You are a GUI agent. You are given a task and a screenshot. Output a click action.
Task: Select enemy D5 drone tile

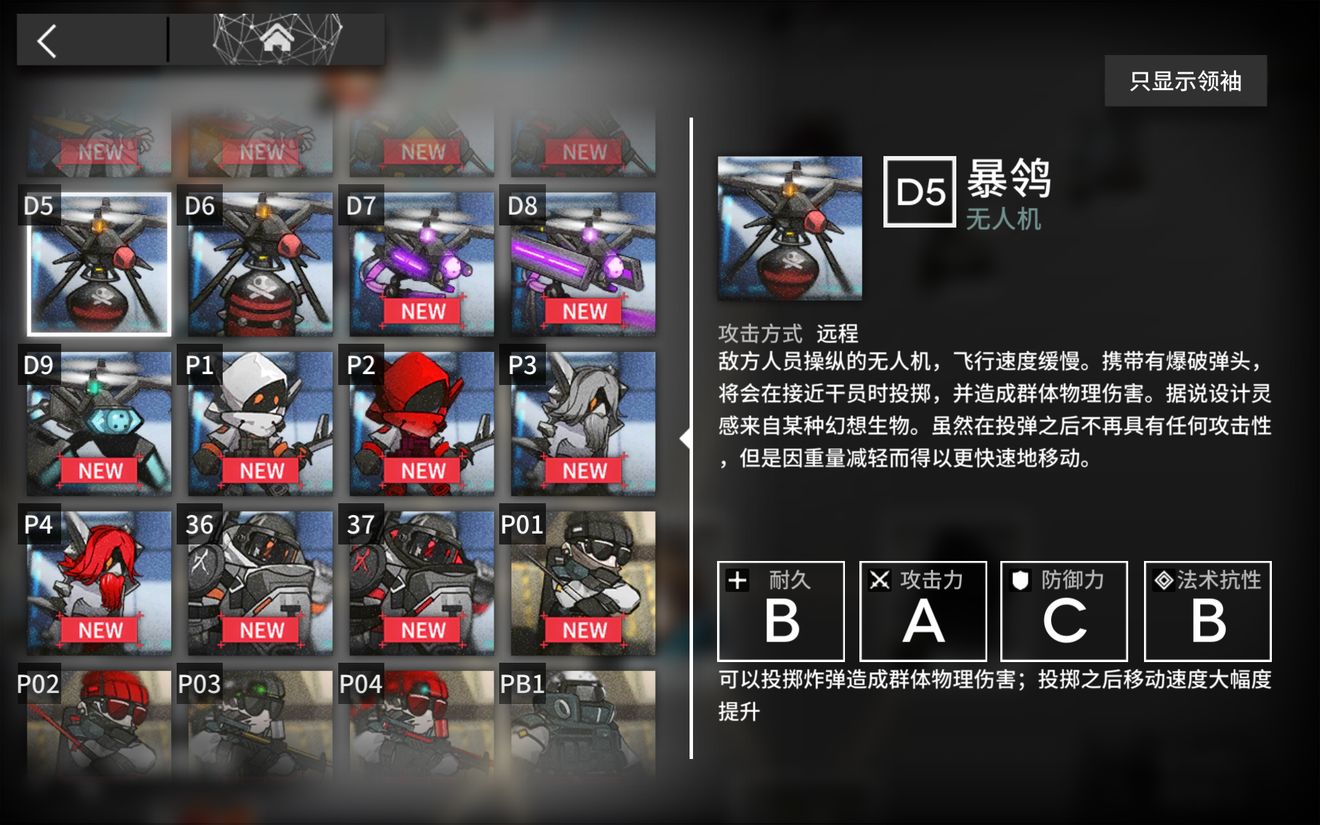(99, 265)
